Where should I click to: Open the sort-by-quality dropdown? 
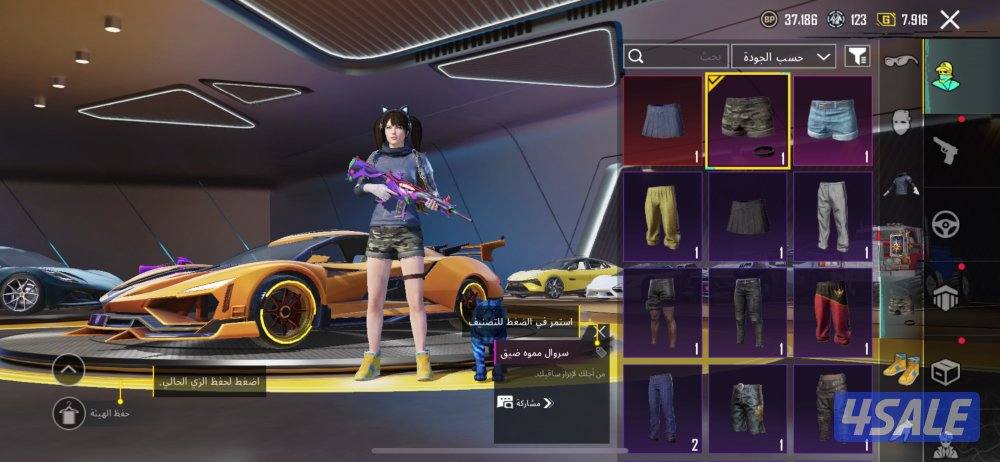[x=784, y=56]
